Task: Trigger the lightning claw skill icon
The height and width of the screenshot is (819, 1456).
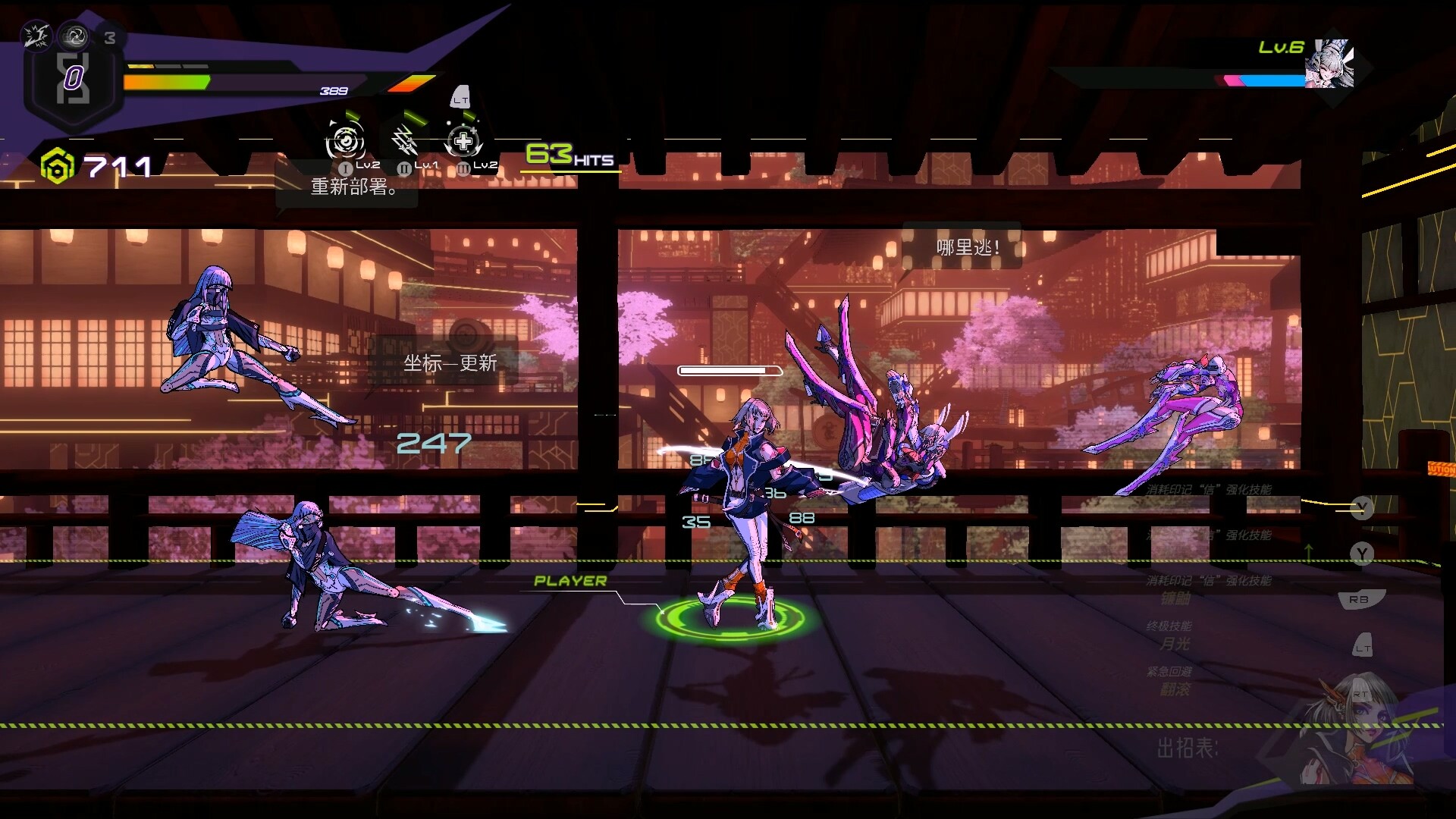Action: [404, 141]
